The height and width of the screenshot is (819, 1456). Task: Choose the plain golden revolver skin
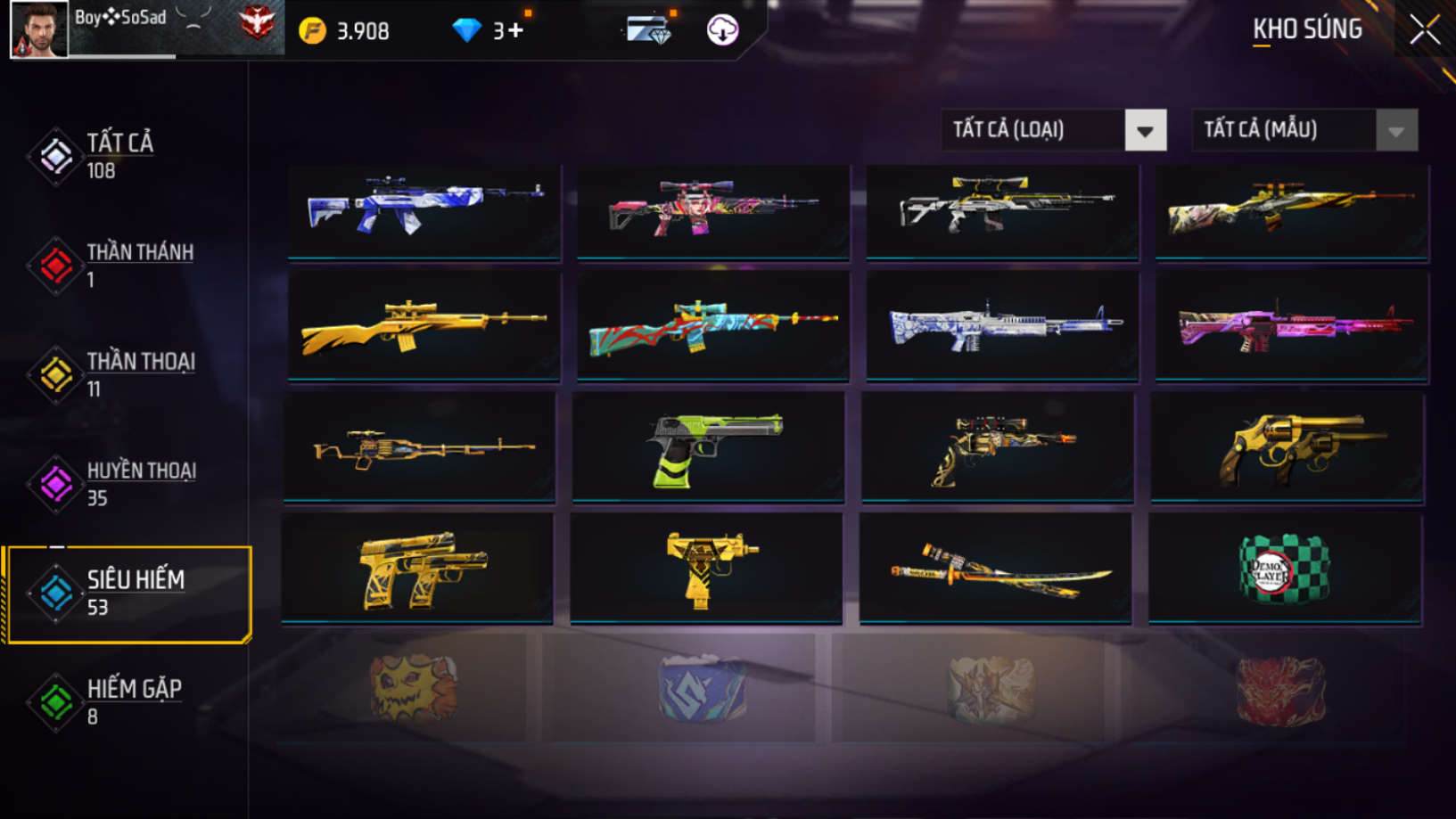tap(1287, 448)
